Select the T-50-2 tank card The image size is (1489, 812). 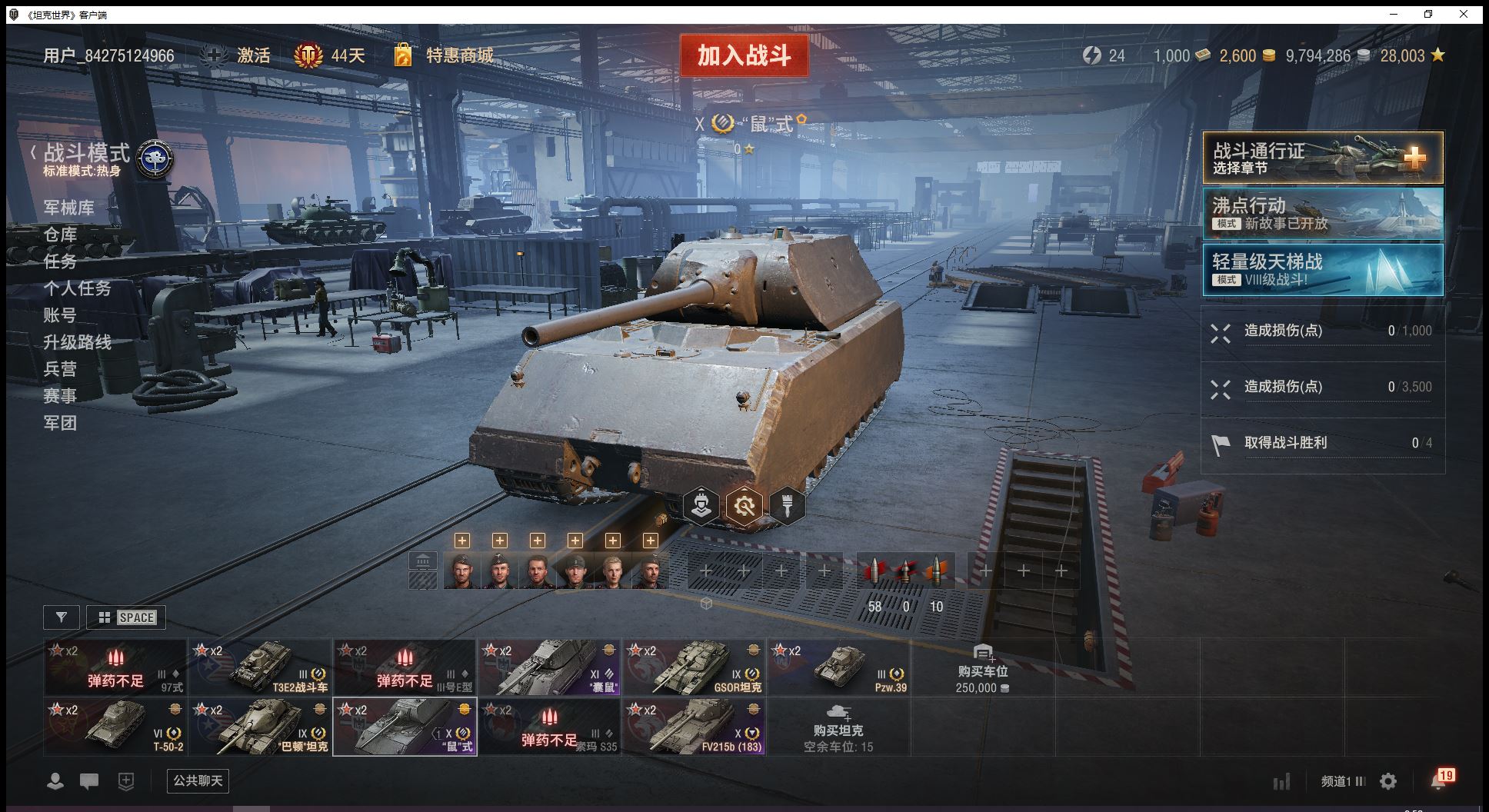pos(115,727)
